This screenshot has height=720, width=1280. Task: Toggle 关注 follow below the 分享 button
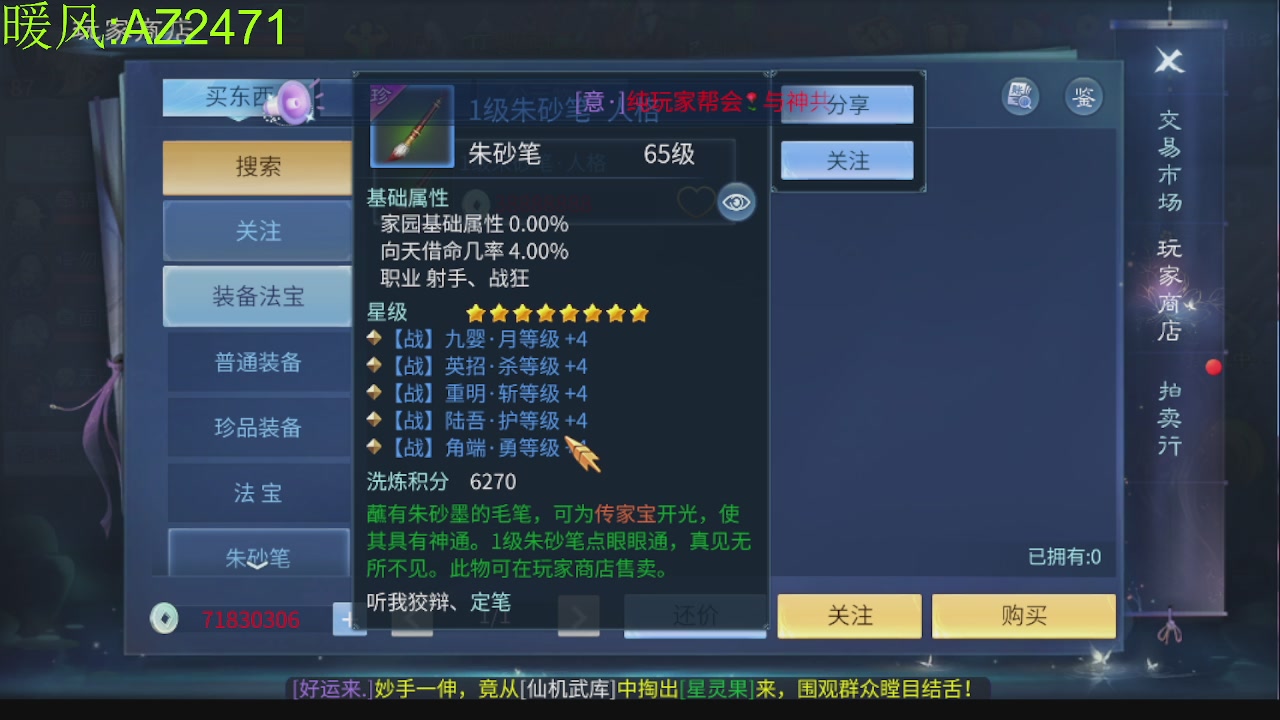point(846,159)
